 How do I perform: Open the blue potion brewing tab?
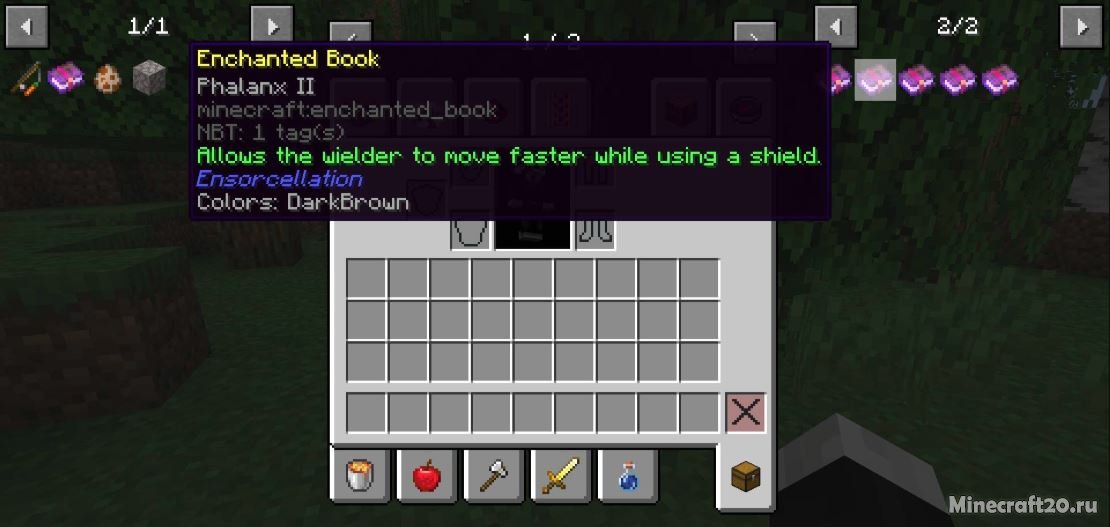pyautogui.click(x=626, y=476)
